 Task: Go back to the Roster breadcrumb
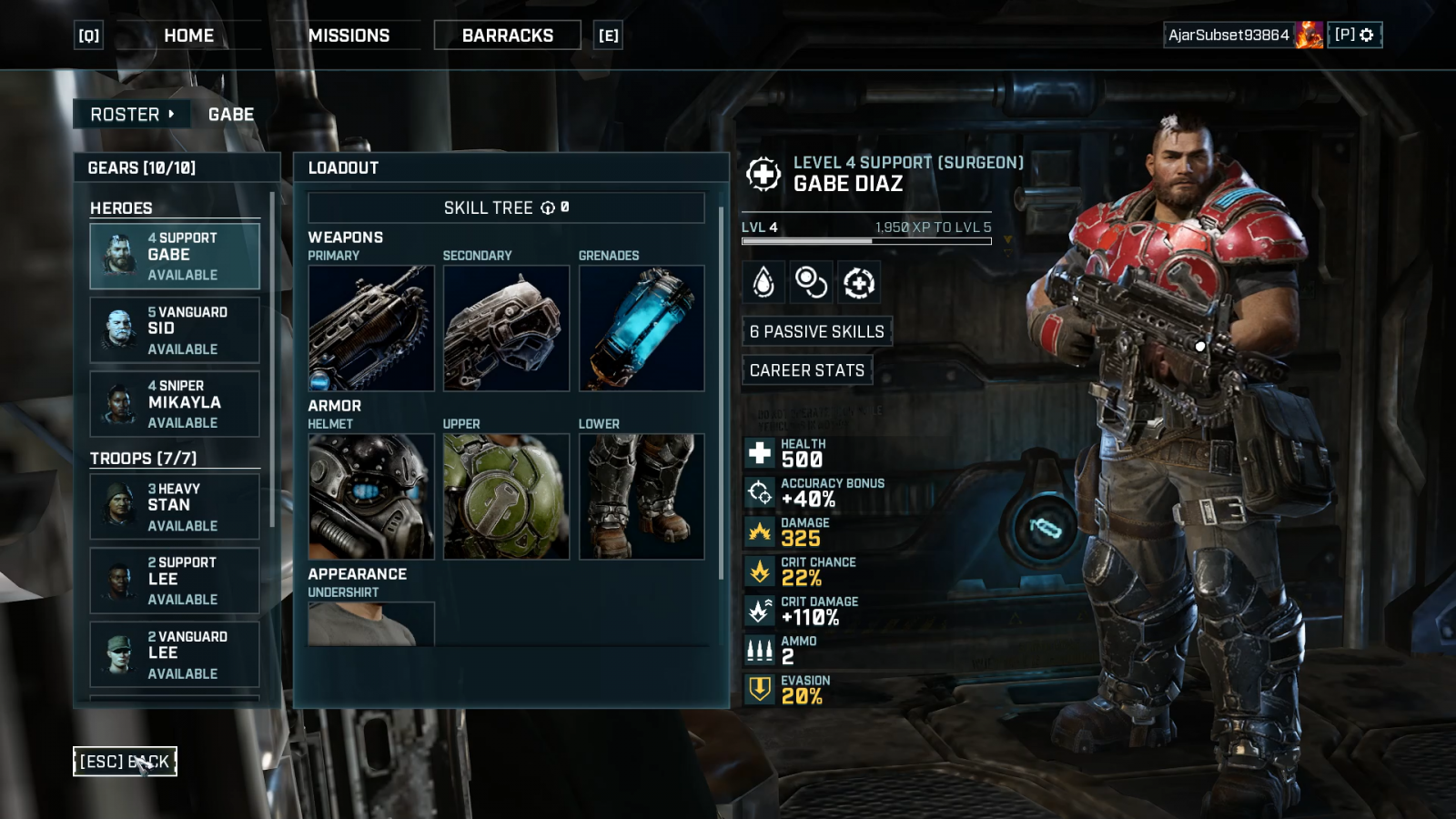[x=131, y=115]
